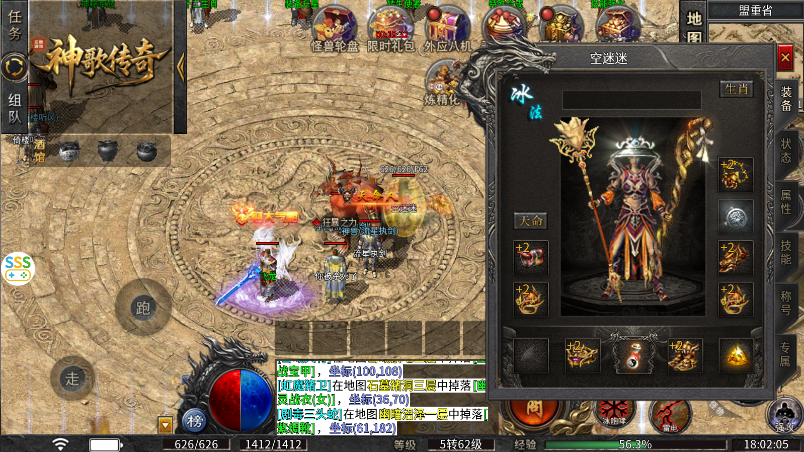Select the 技能 skills tab
The height and width of the screenshot is (452, 804).
tap(786, 252)
